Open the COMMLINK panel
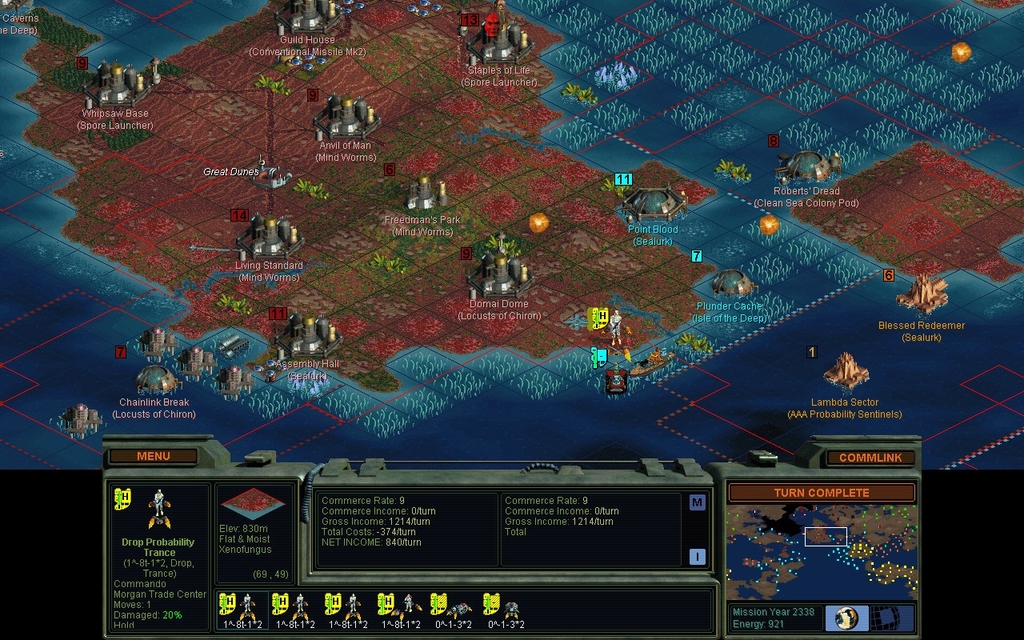 click(869, 458)
